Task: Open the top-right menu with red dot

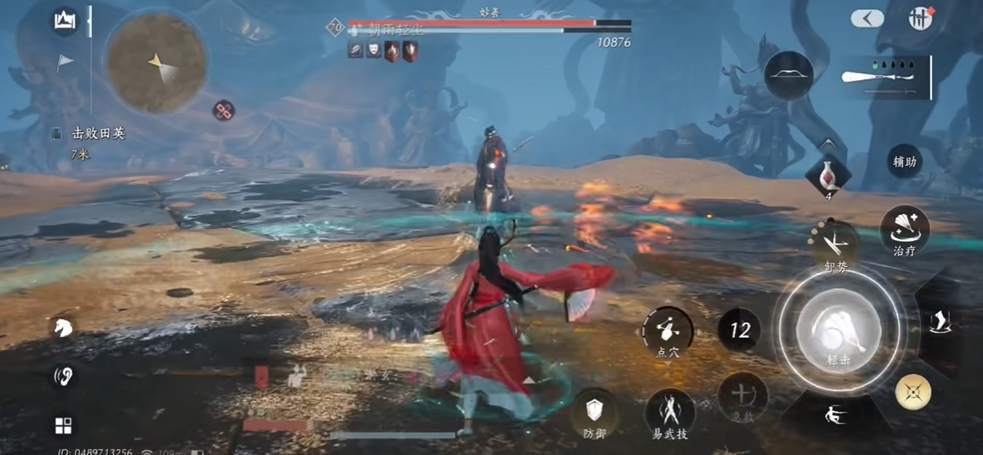Action: coord(920,18)
